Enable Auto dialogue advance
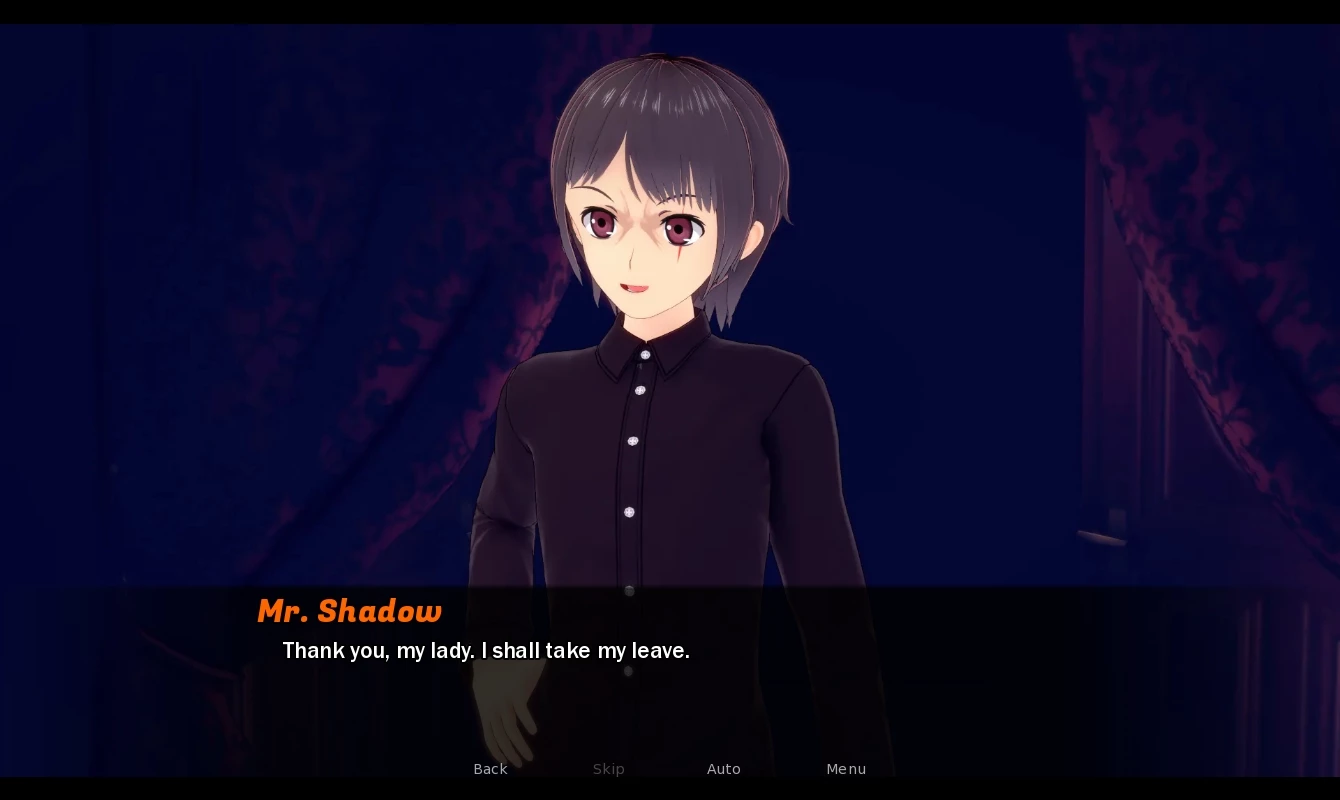The width and height of the screenshot is (1340, 800). 723,769
